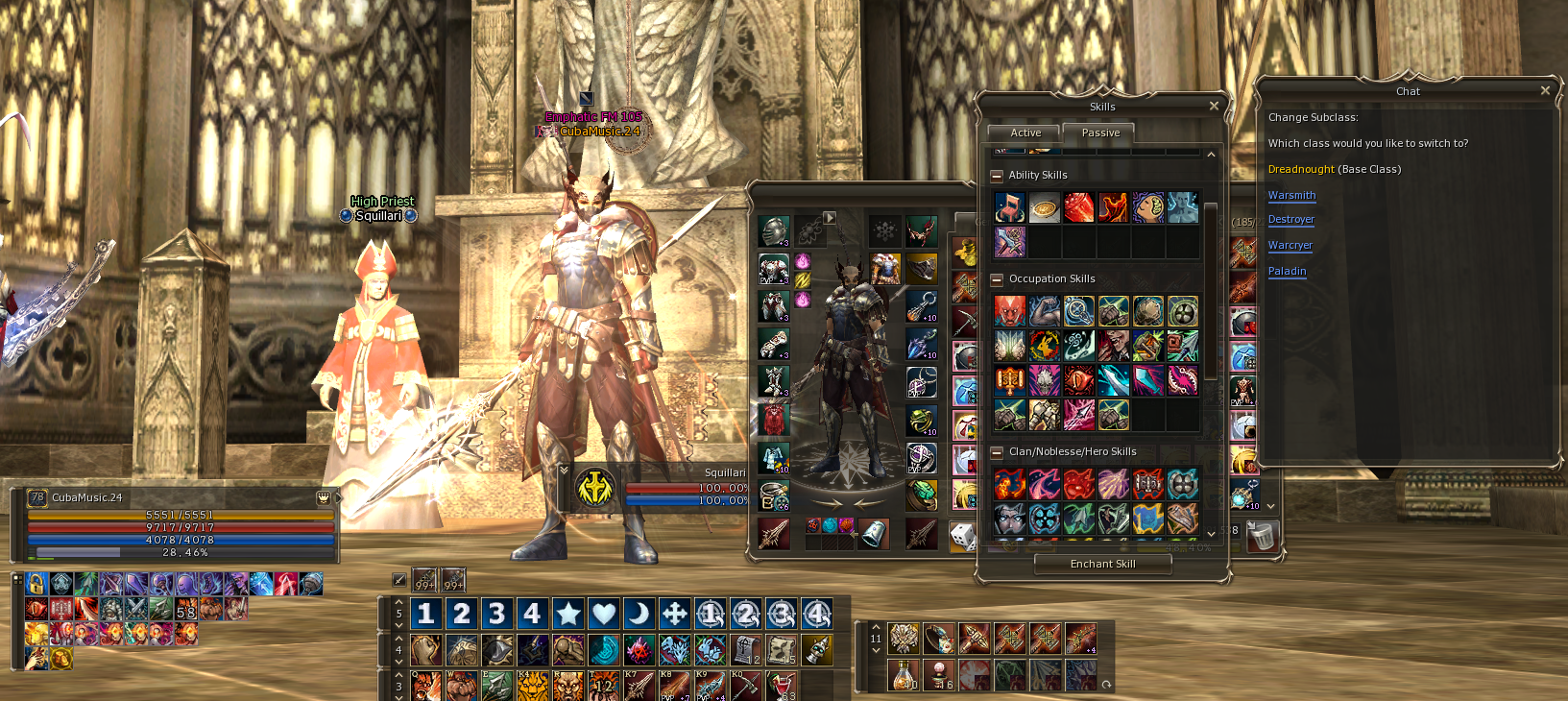Click the Enchant Skill button

[1102, 564]
